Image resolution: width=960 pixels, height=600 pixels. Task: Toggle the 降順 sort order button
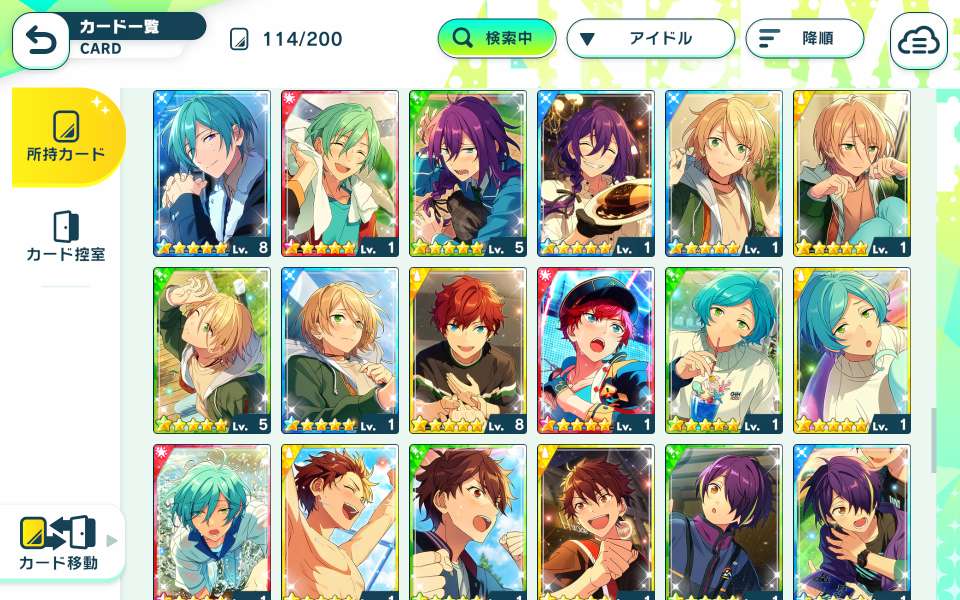point(804,39)
